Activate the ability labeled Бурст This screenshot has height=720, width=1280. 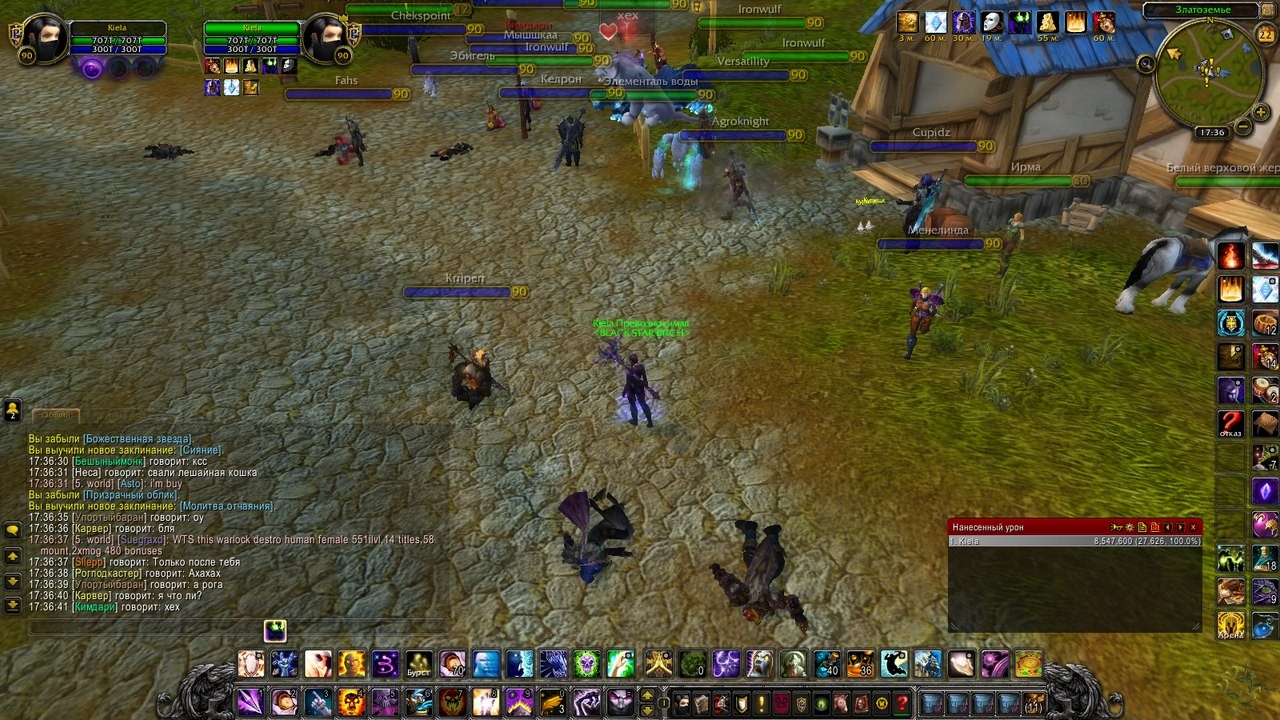click(x=419, y=663)
